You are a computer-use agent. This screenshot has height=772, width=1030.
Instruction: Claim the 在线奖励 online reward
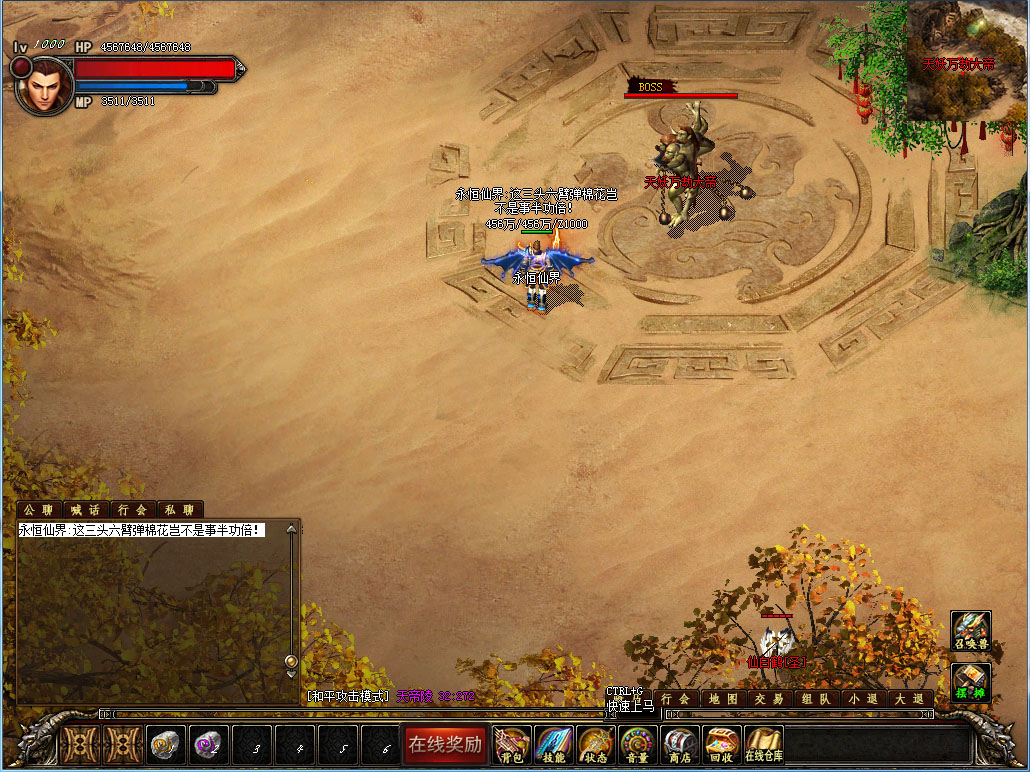(446, 744)
